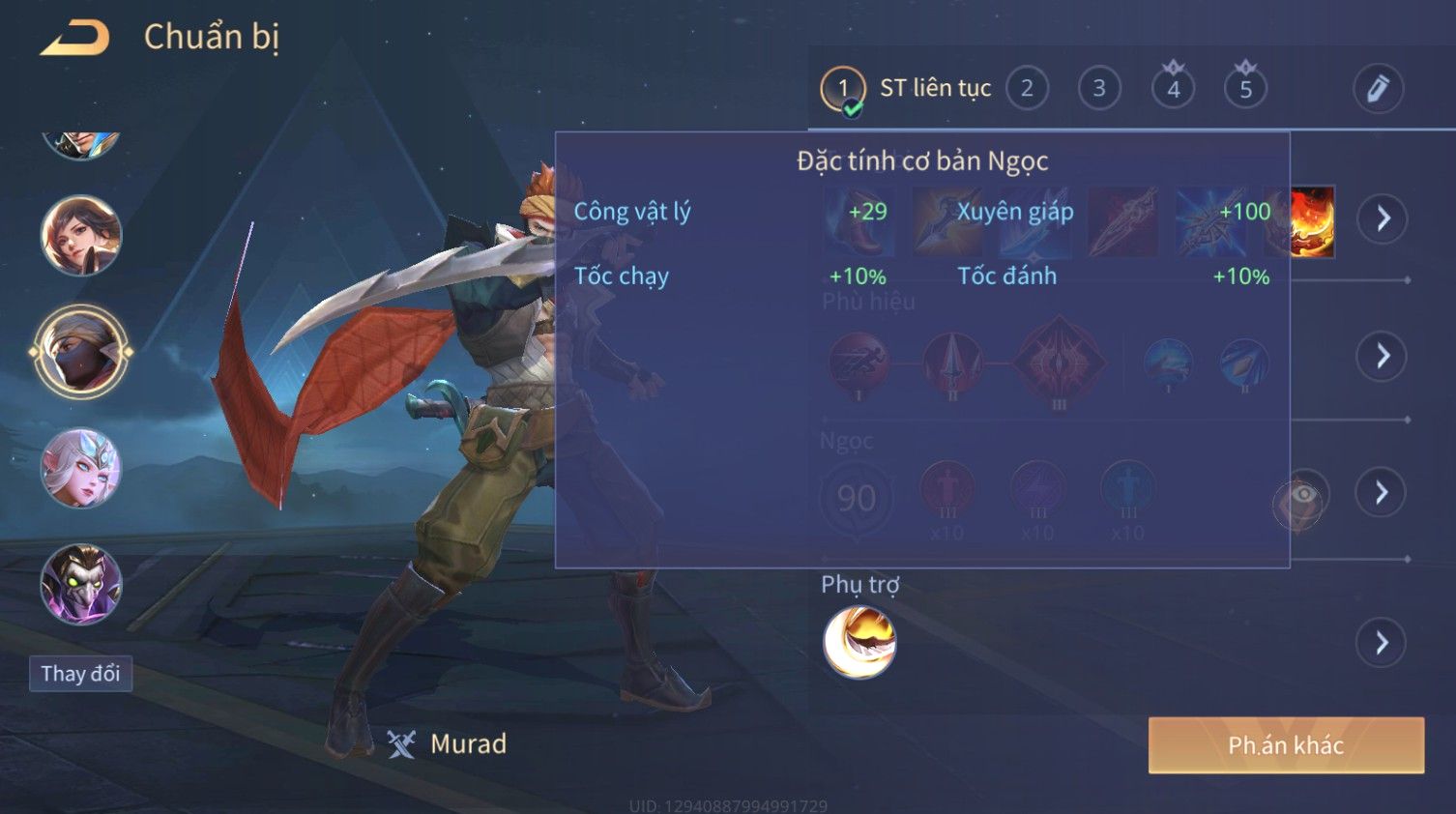Choose the ST liên tục preset 1
This screenshot has height=814, width=1456.
pyautogui.click(x=843, y=89)
